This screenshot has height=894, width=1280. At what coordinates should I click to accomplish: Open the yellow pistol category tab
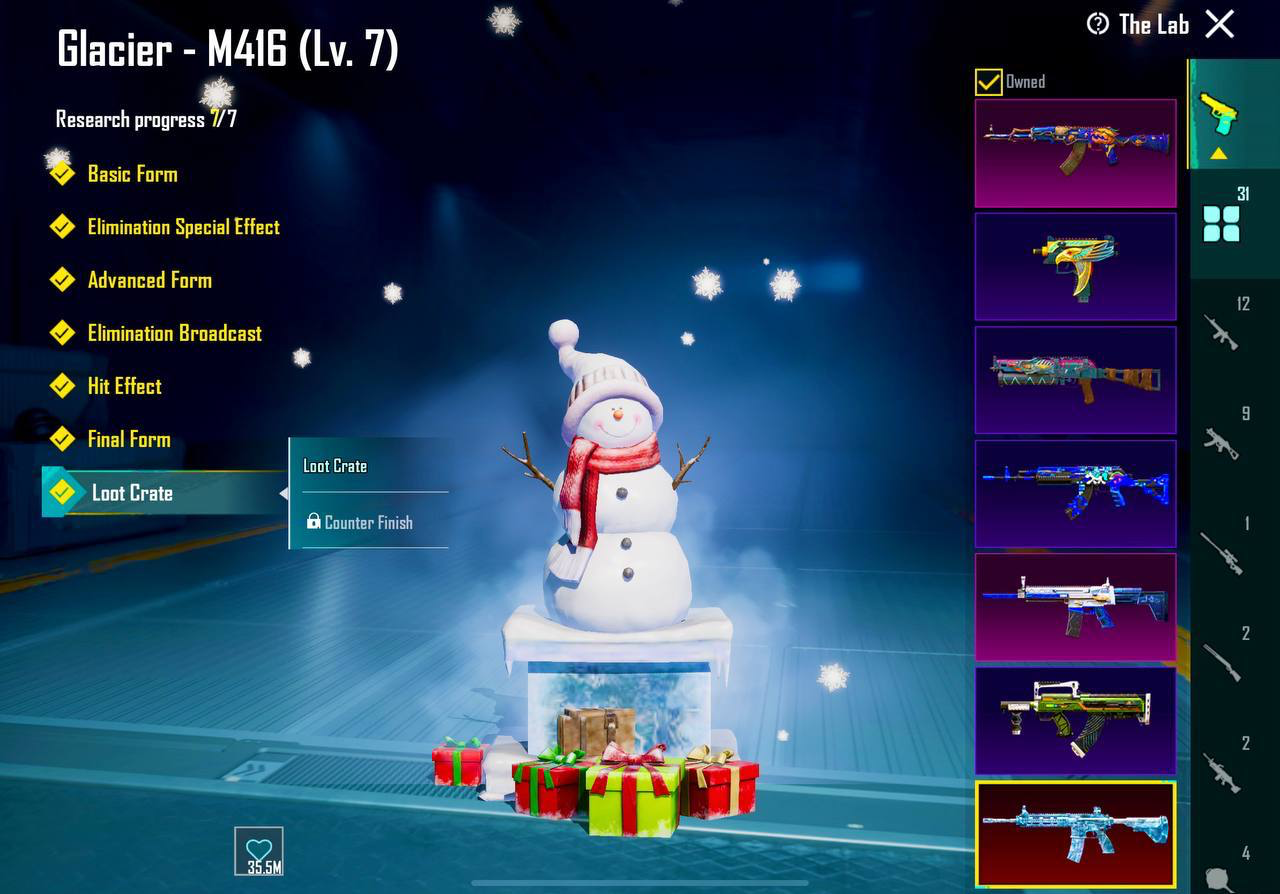[x=1218, y=115]
